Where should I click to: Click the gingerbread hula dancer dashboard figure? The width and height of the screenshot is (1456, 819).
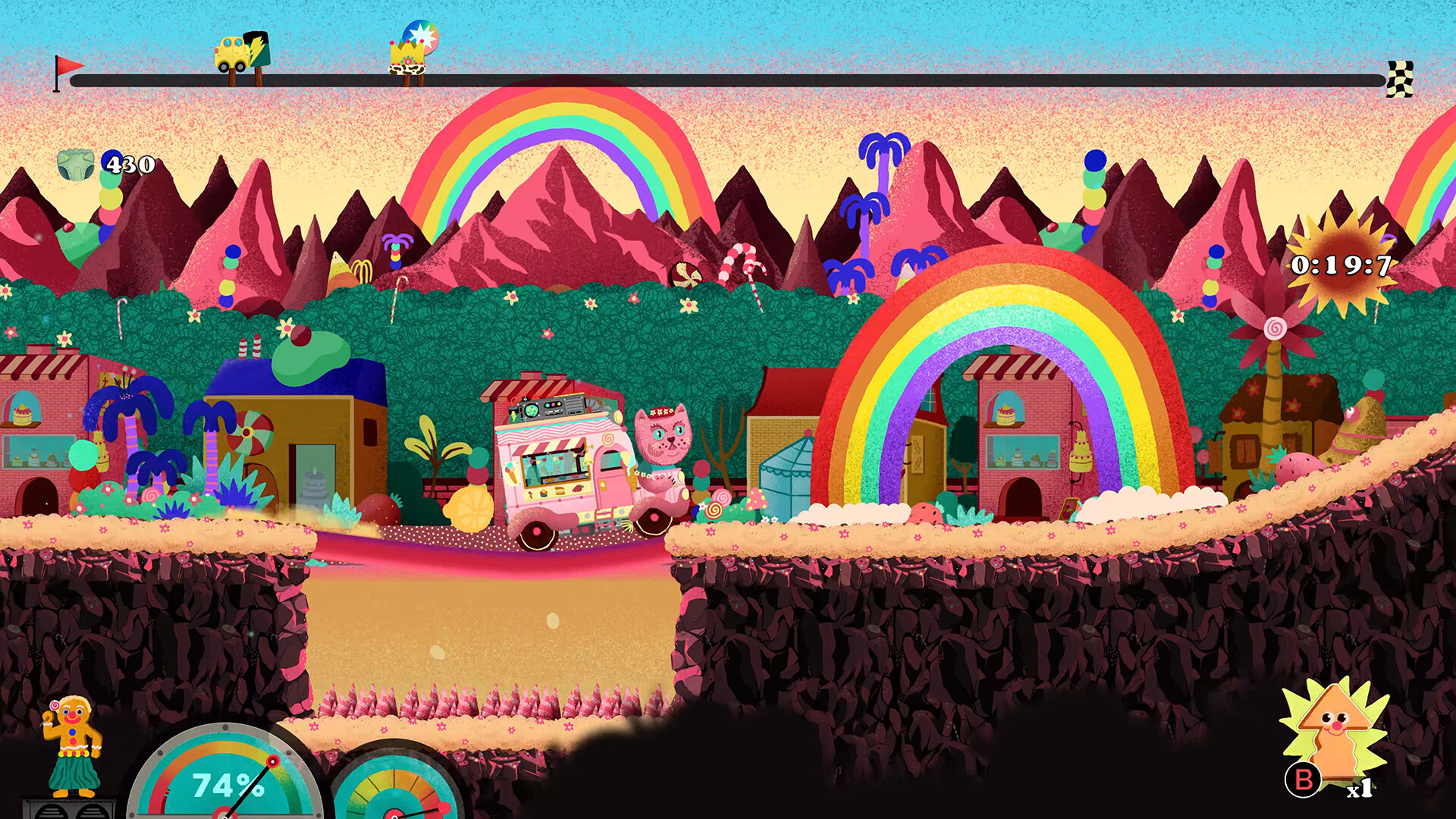[x=73, y=745]
